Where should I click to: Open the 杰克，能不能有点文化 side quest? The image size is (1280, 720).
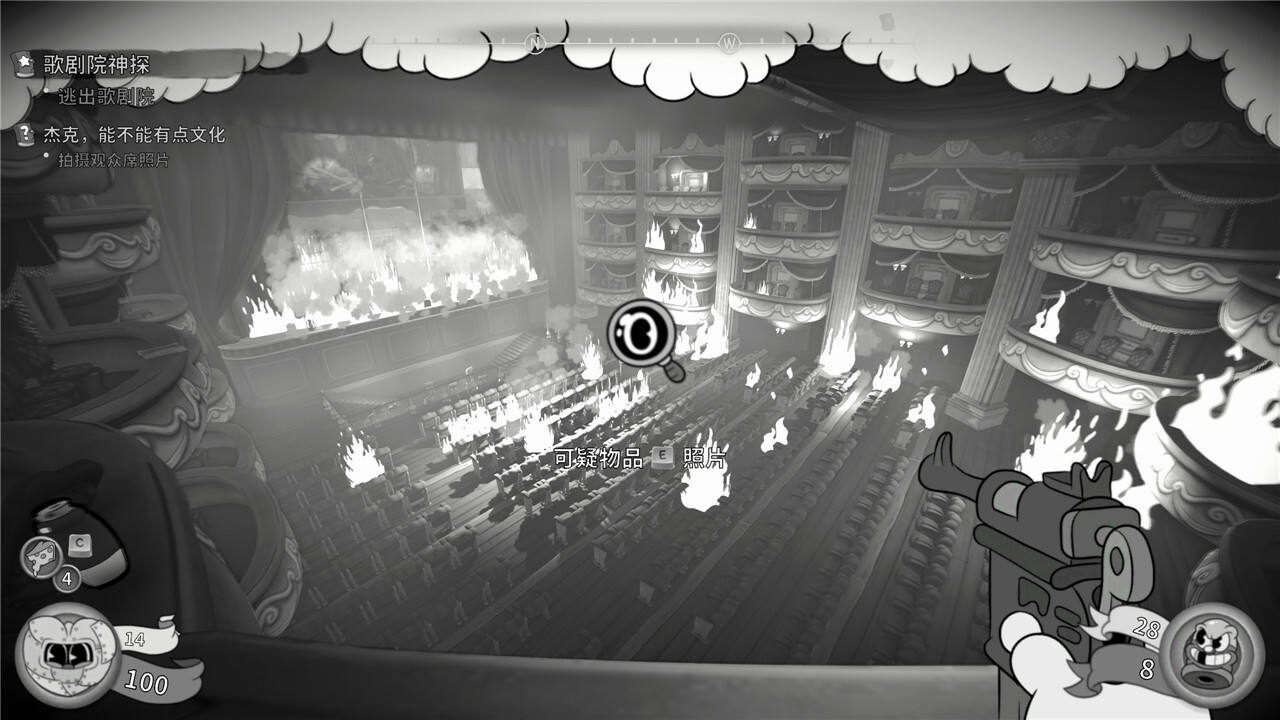[134, 135]
